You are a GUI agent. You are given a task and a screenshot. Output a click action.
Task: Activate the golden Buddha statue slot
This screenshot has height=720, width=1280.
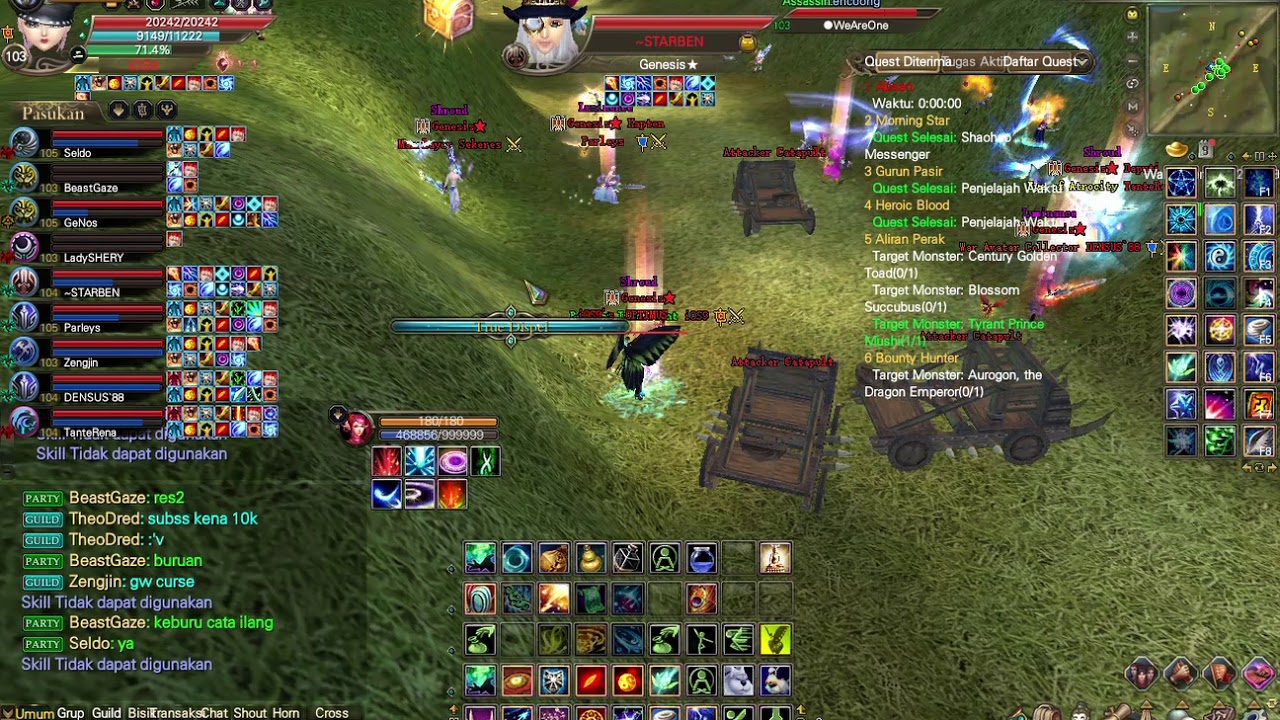(x=775, y=558)
